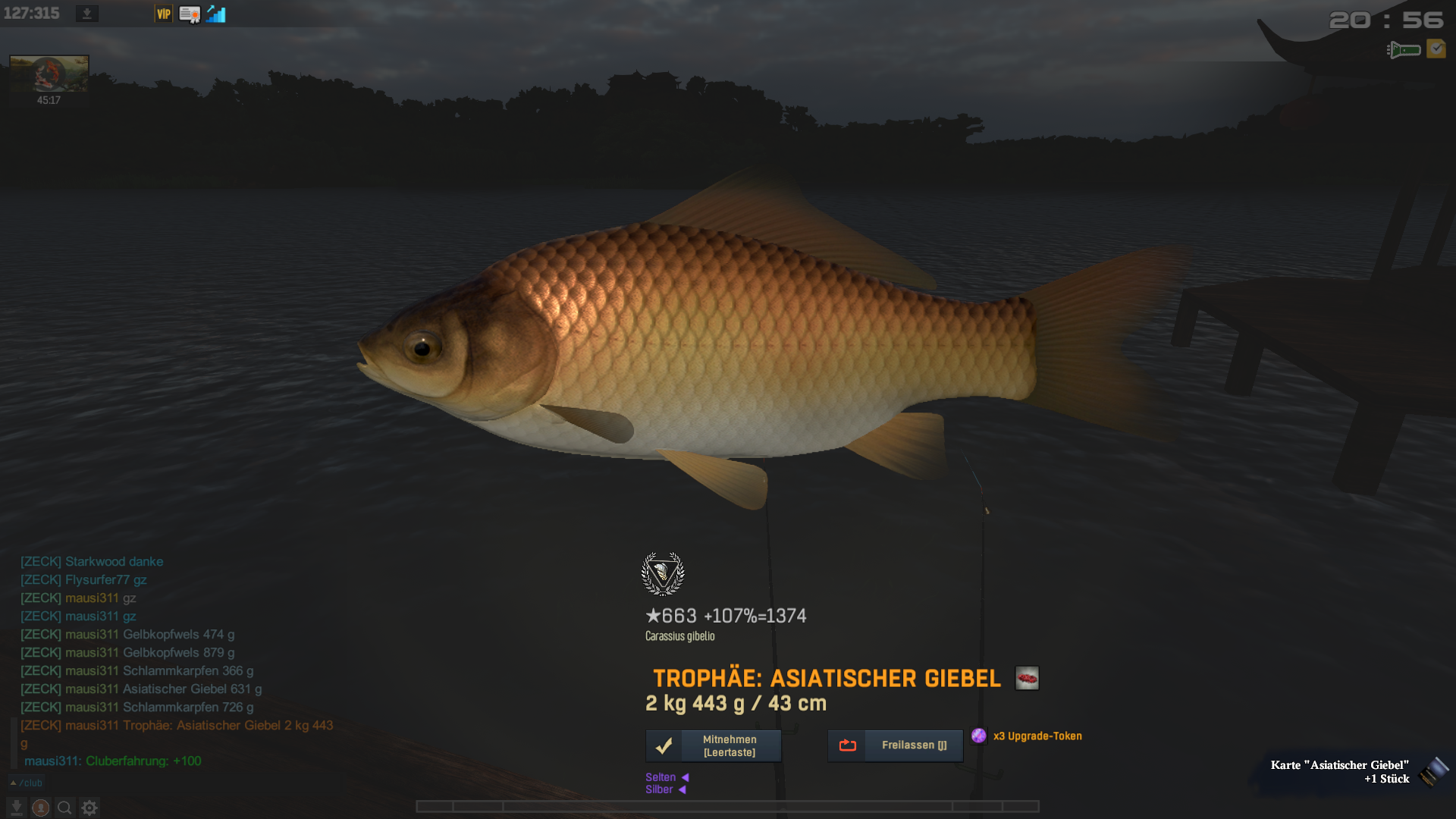
Task: Open the chat magnifier search button
Action: 65,808
